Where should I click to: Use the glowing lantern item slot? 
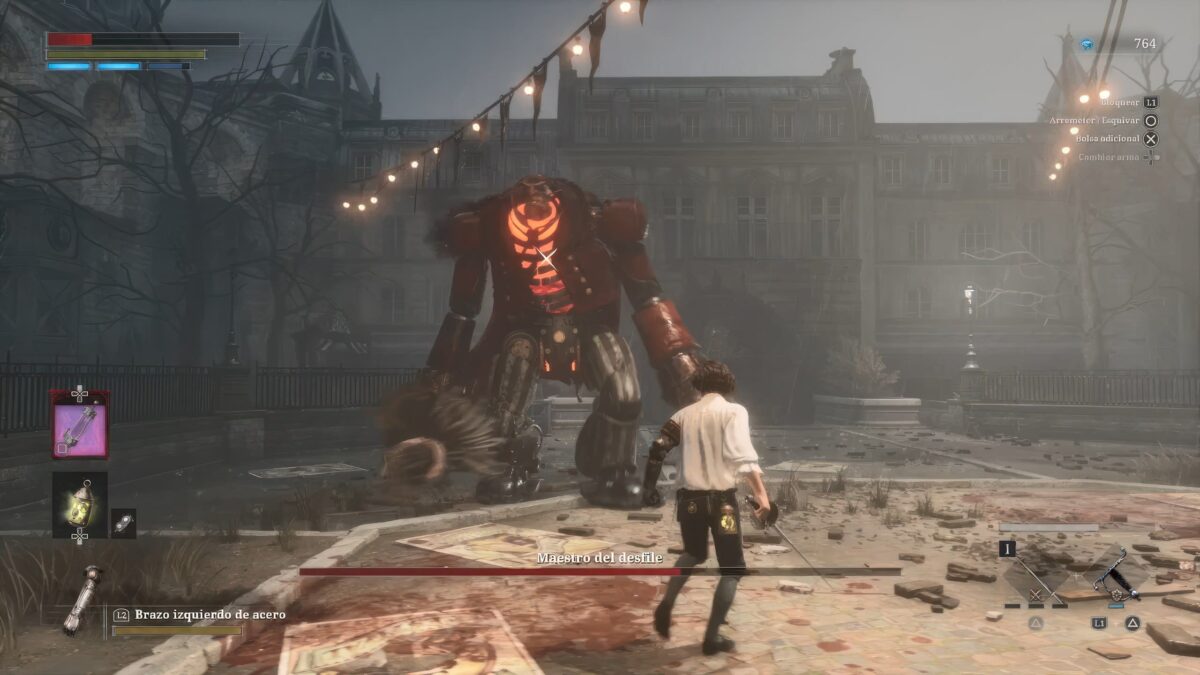80,505
